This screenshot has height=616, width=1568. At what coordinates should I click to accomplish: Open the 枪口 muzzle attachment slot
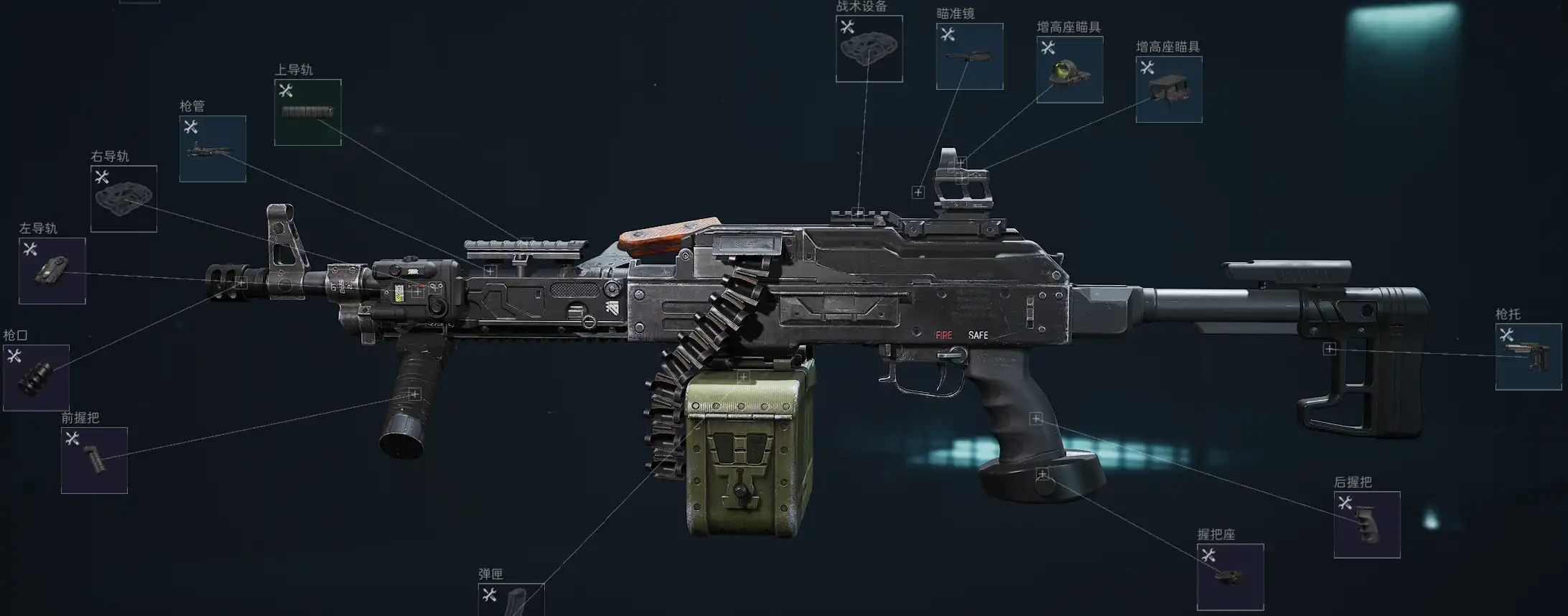(36, 378)
